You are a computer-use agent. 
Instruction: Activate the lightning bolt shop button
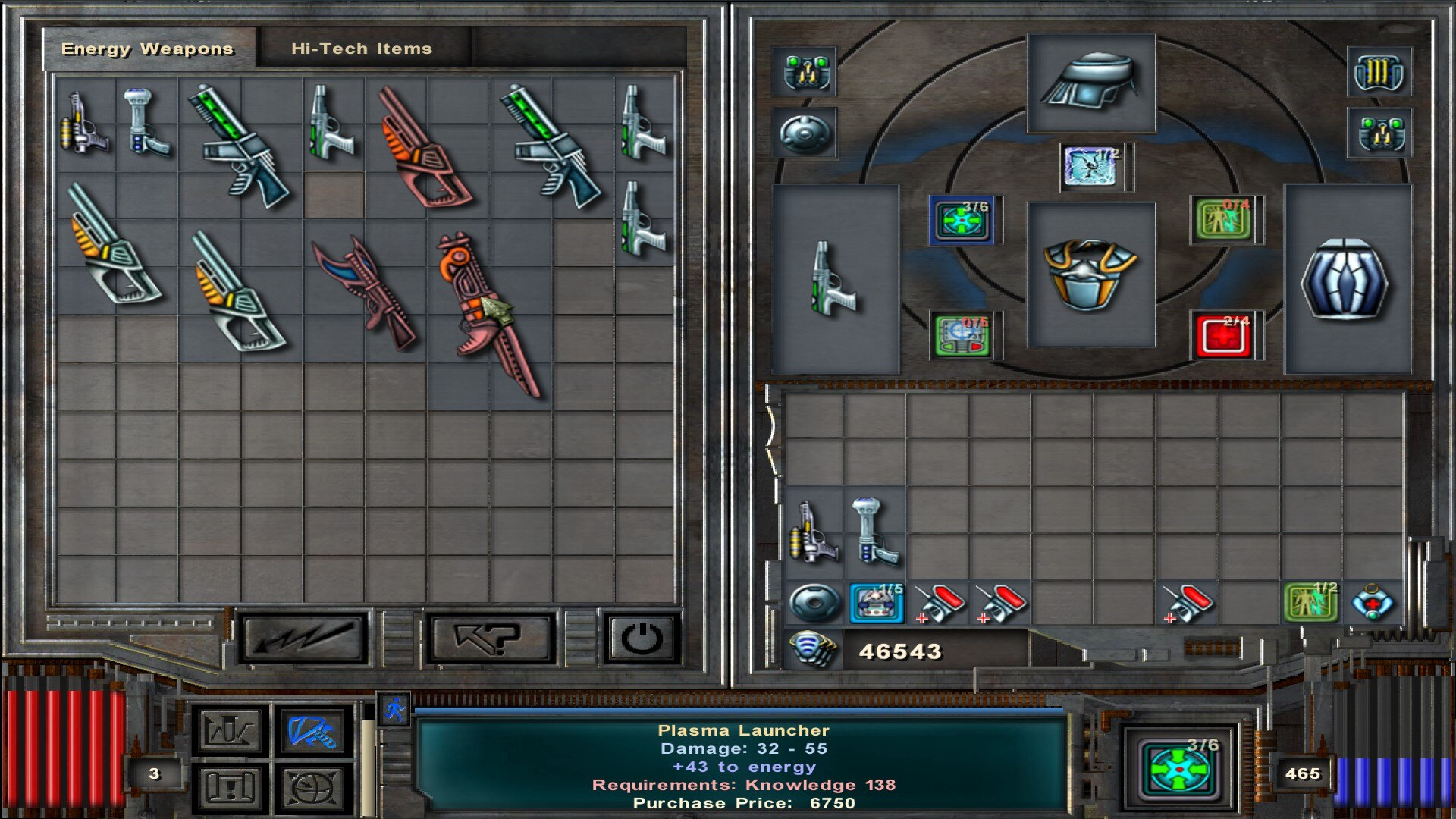pos(304,639)
